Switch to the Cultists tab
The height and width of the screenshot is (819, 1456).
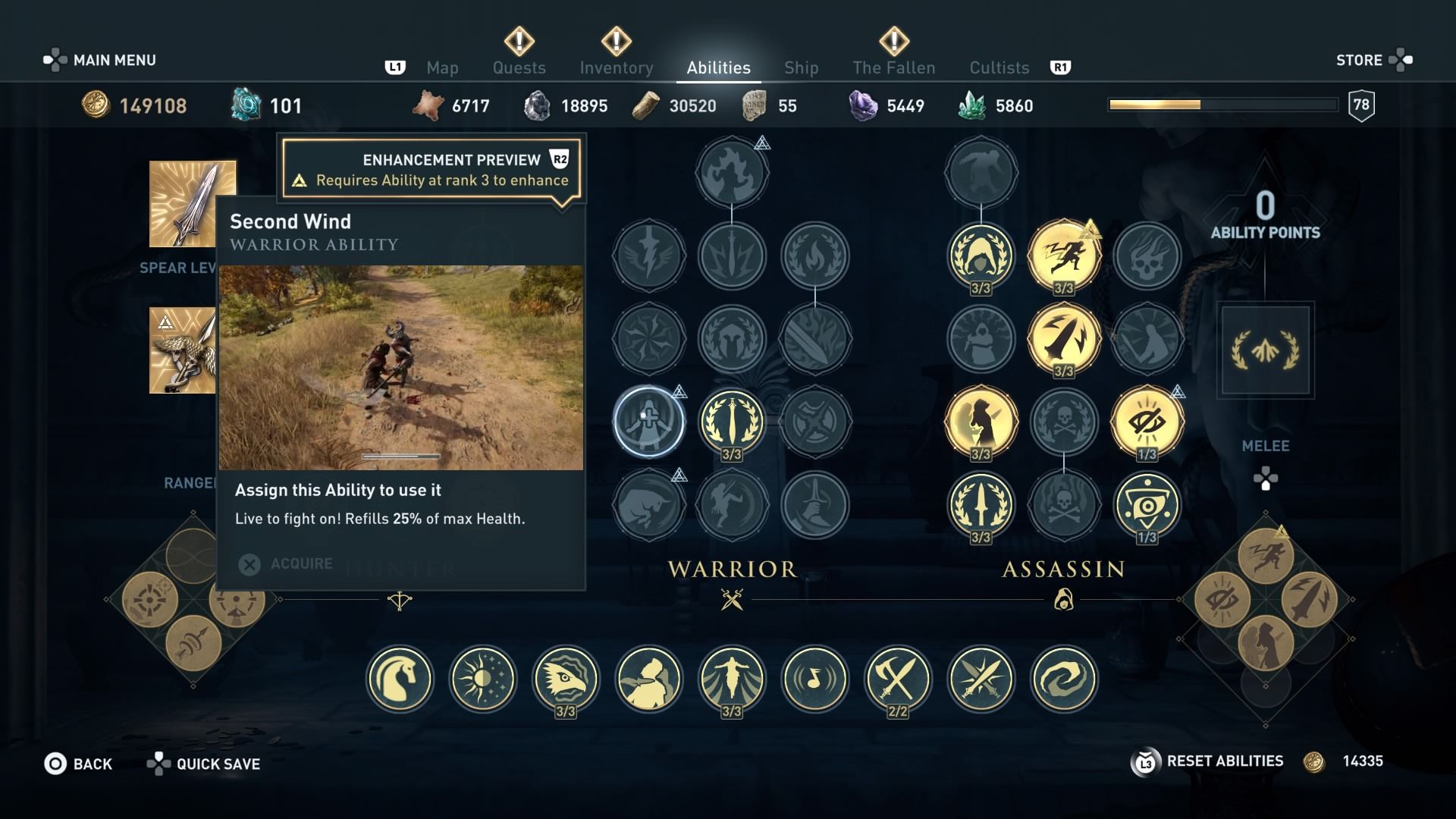click(999, 67)
